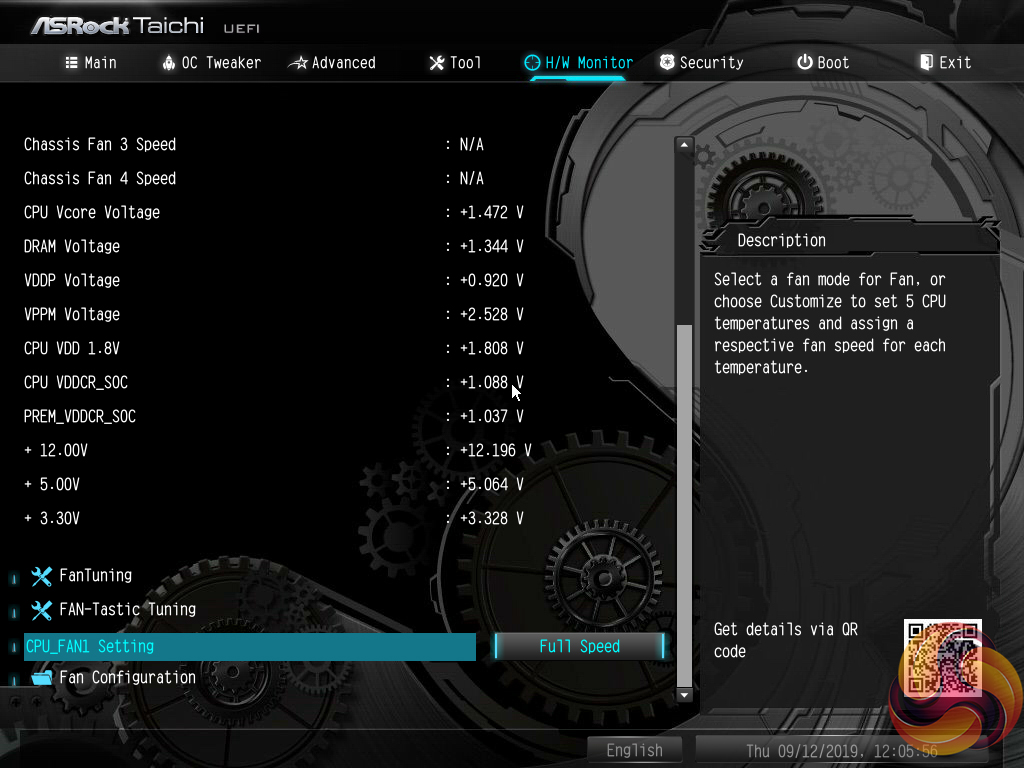Go to the Advanced tab
This screenshot has height=768, width=1024.
pyautogui.click(x=332, y=63)
